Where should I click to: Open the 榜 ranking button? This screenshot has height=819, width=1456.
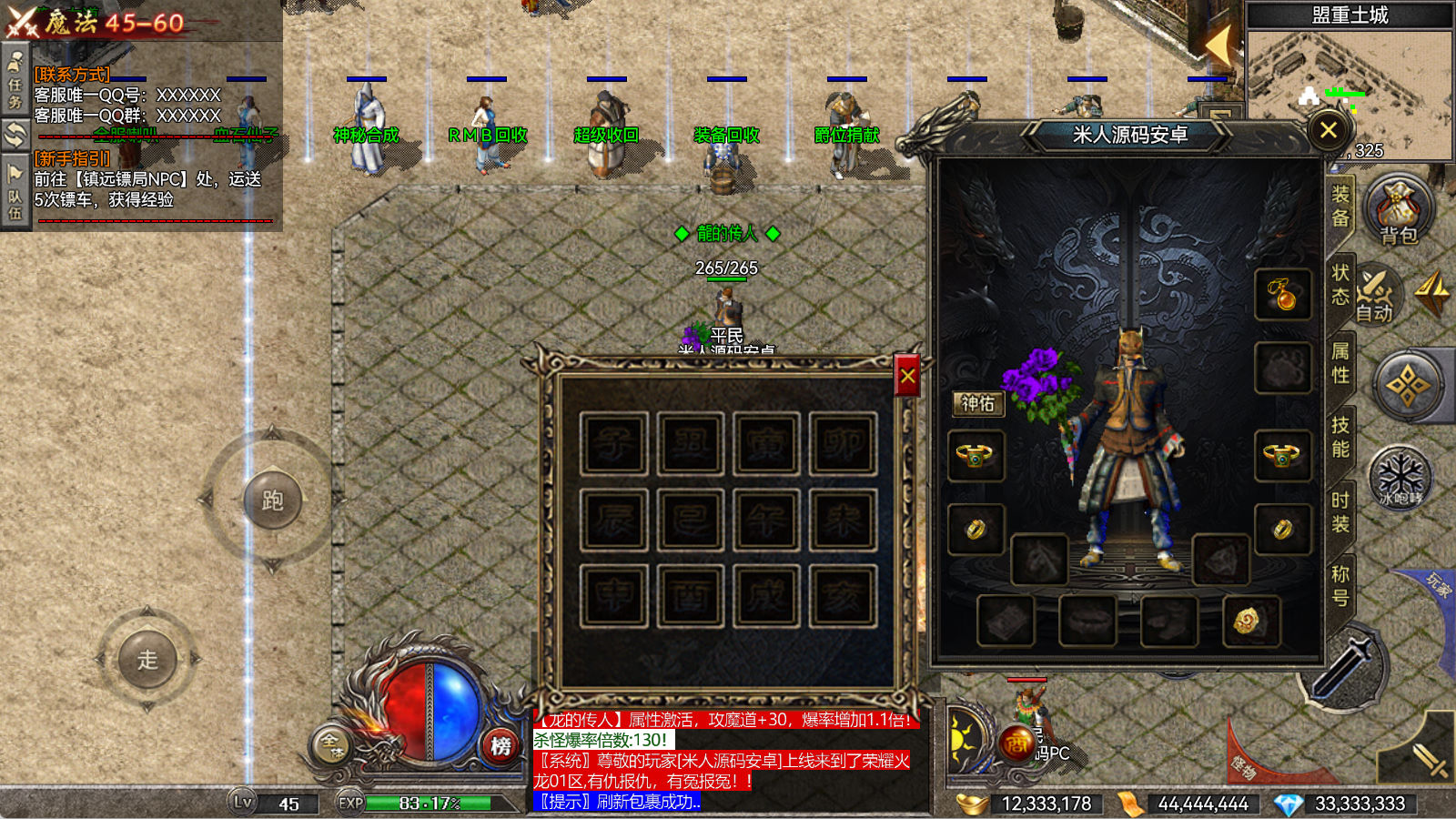(500, 746)
